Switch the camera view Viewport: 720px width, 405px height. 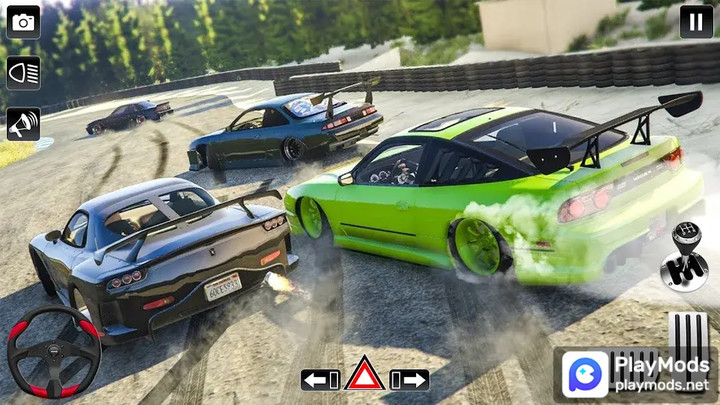23,21
